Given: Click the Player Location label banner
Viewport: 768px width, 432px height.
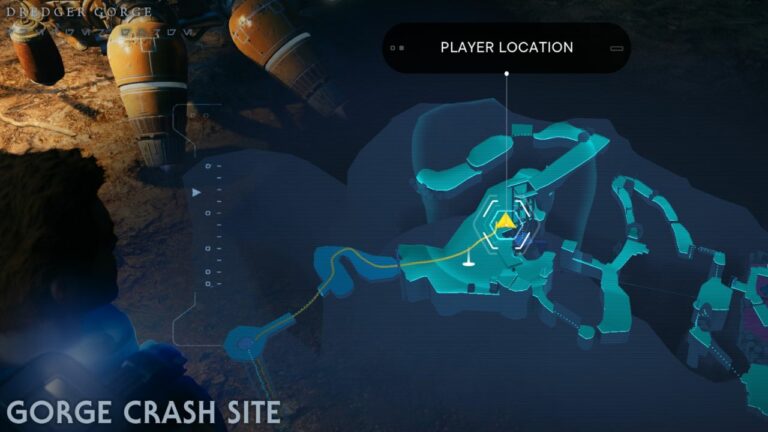Looking at the screenshot, I should tap(506, 48).
